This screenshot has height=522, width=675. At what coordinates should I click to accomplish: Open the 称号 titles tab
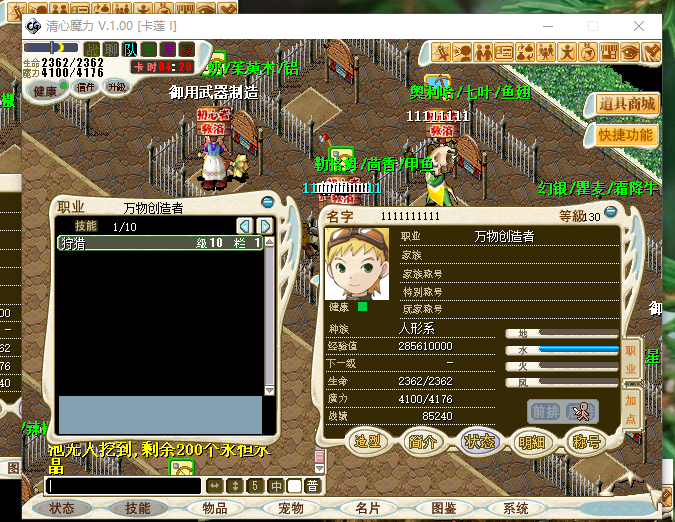[585, 441]
